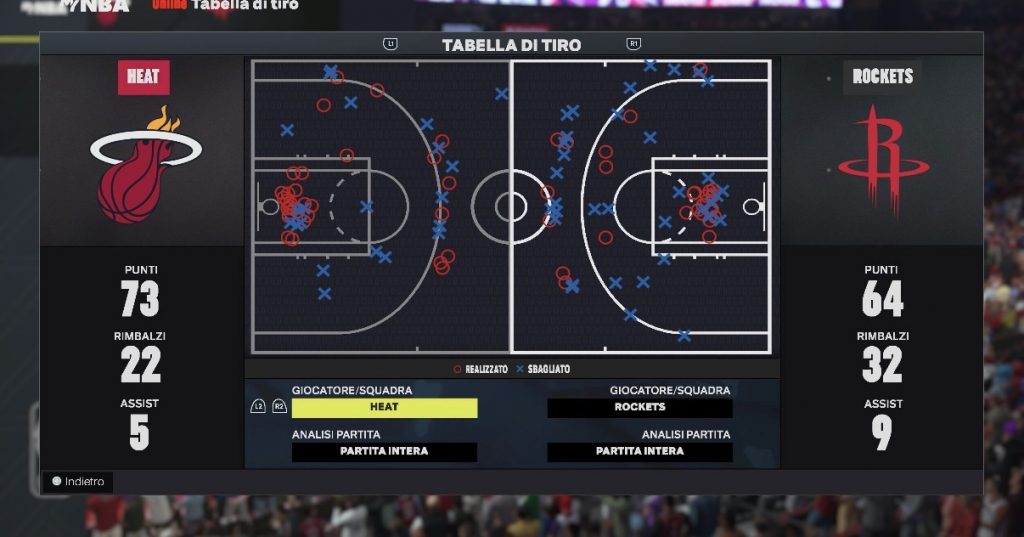Select the yellow HEAT player/team field

point(384,408)
